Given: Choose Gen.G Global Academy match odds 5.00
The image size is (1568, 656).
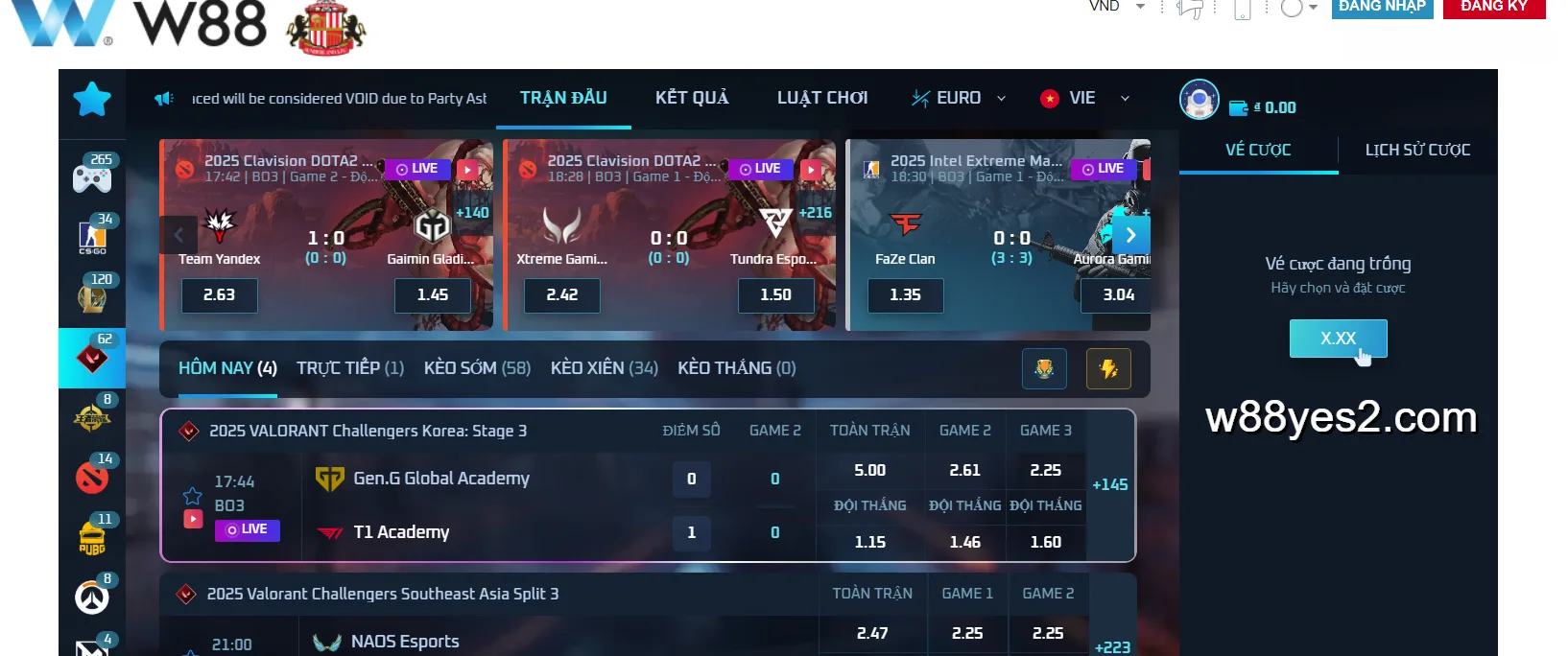Looking at the screenshot, I should [869, 471].
